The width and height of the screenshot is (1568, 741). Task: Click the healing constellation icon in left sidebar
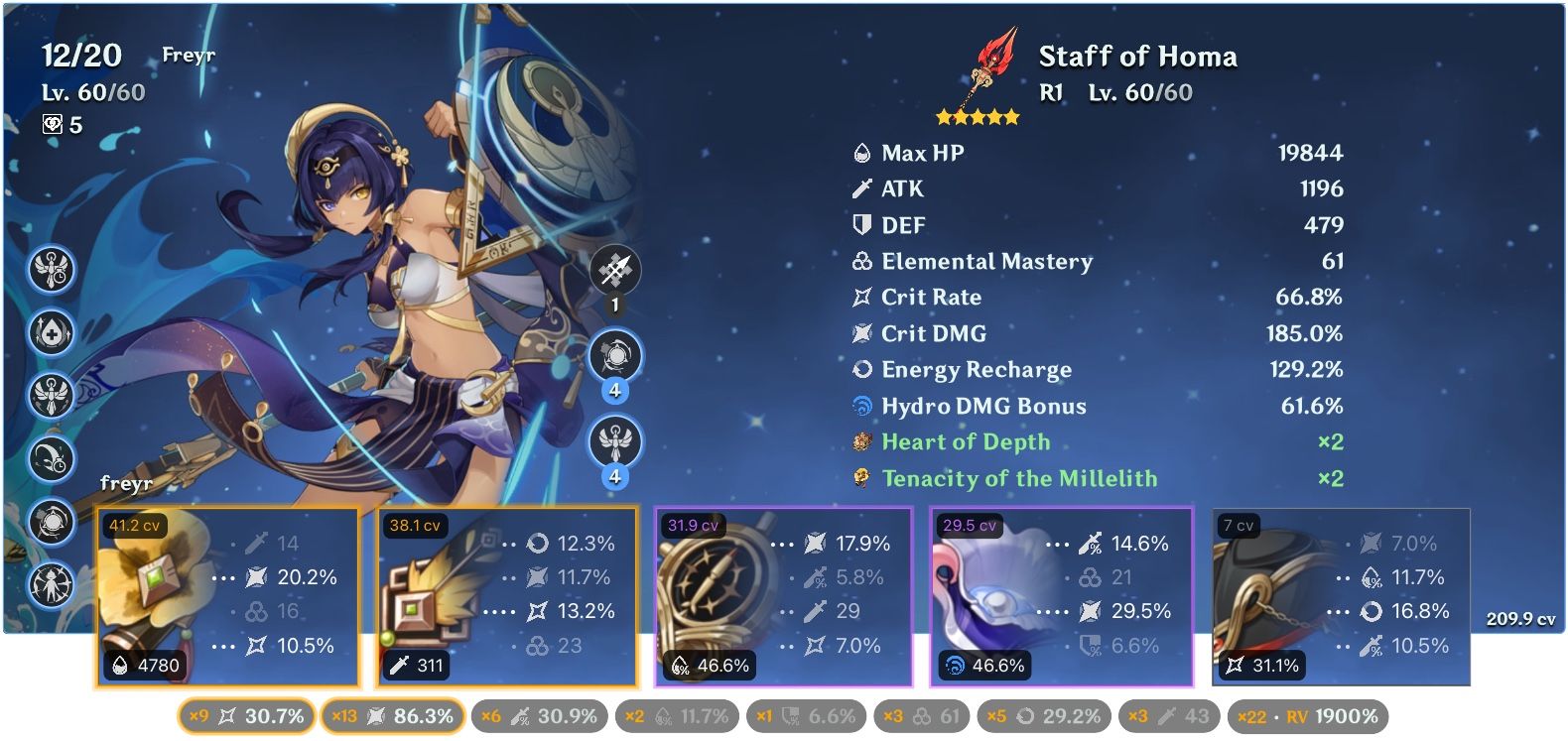coord(52,333)
